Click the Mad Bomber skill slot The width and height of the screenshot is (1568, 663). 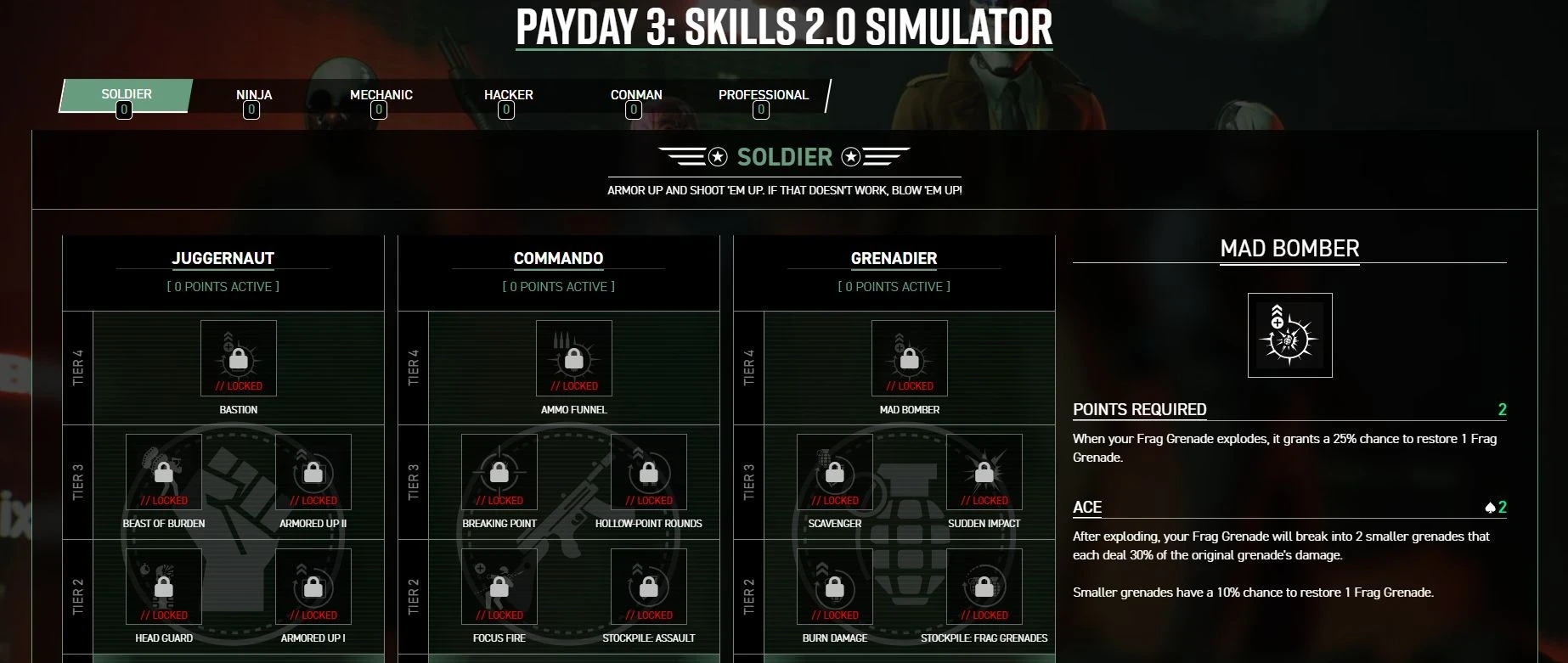910,358
